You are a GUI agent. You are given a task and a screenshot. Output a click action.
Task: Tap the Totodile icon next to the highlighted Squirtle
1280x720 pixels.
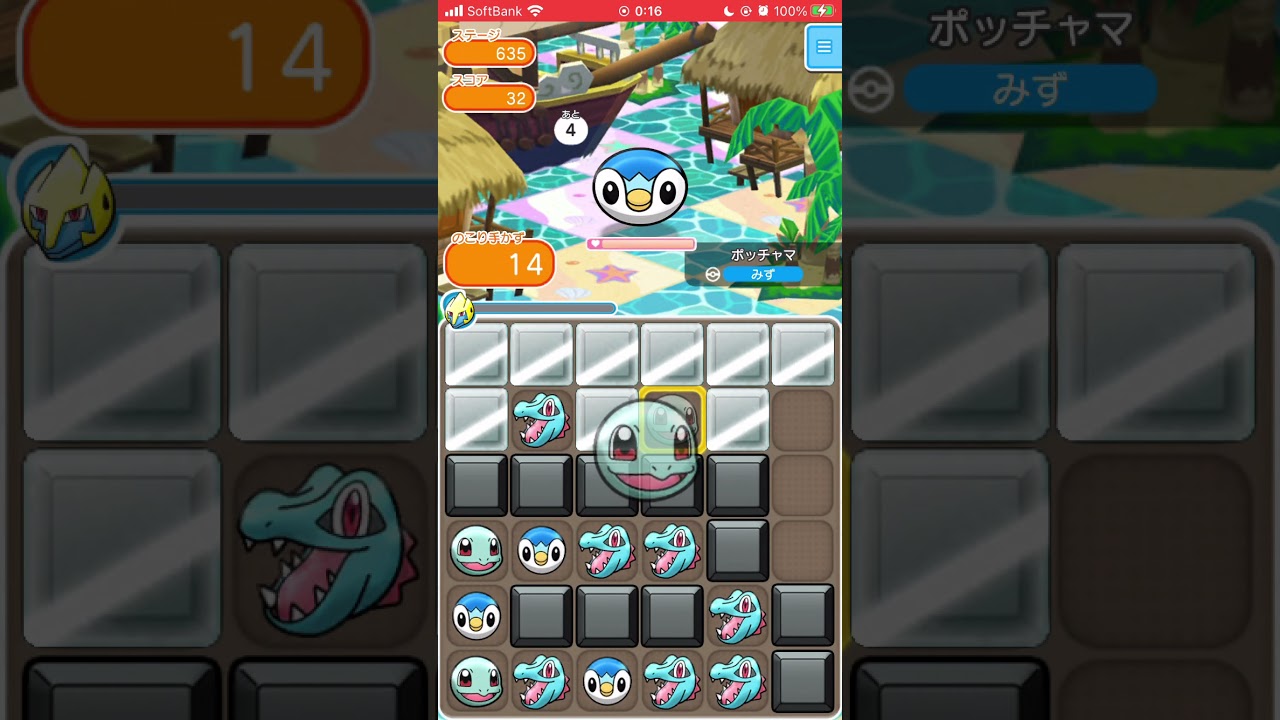pos(541,420)
